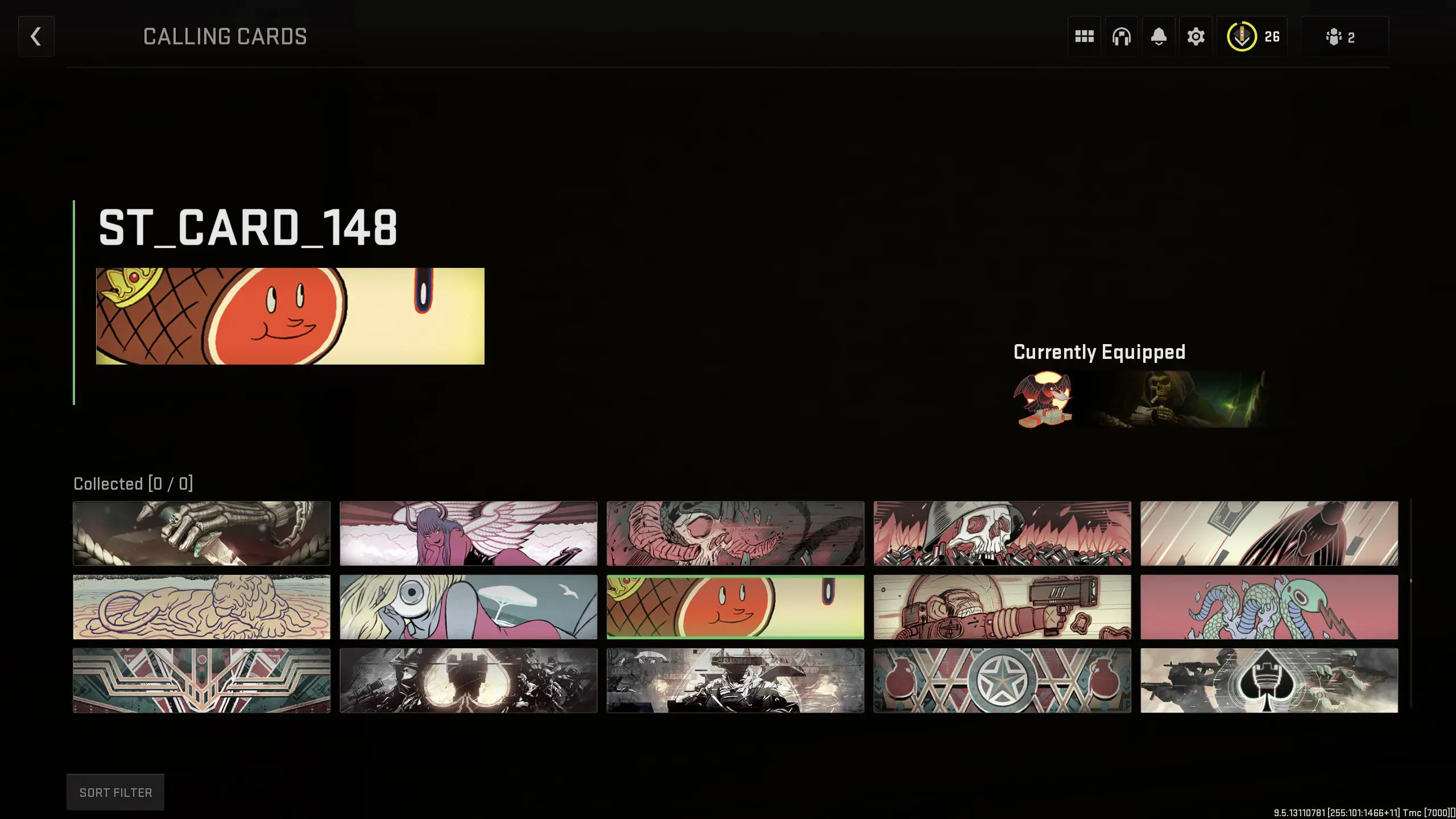
Task: Select the twisting green snakes calling card
Action: [1269, 606]
